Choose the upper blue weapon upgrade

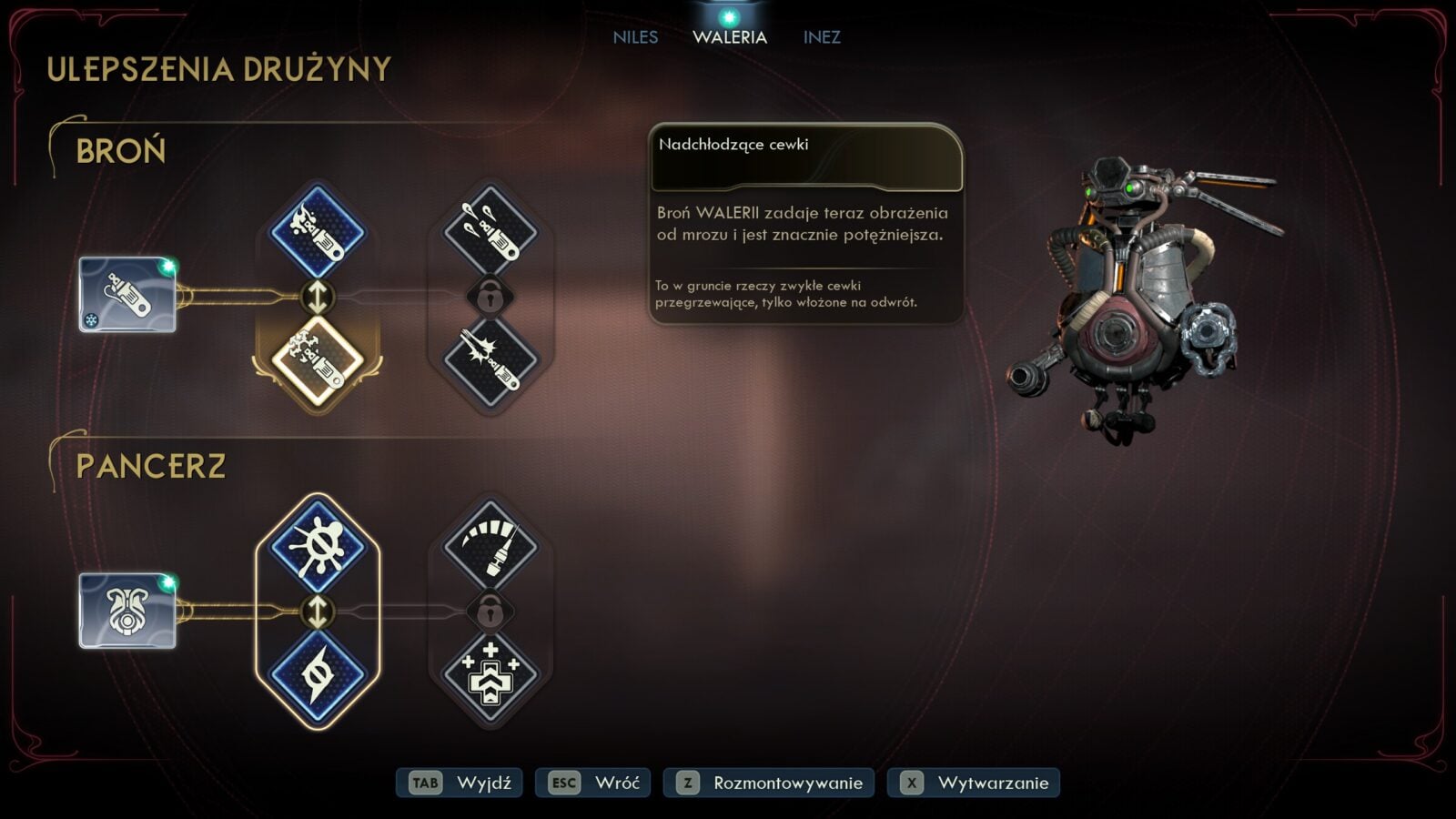pos(318,232)
